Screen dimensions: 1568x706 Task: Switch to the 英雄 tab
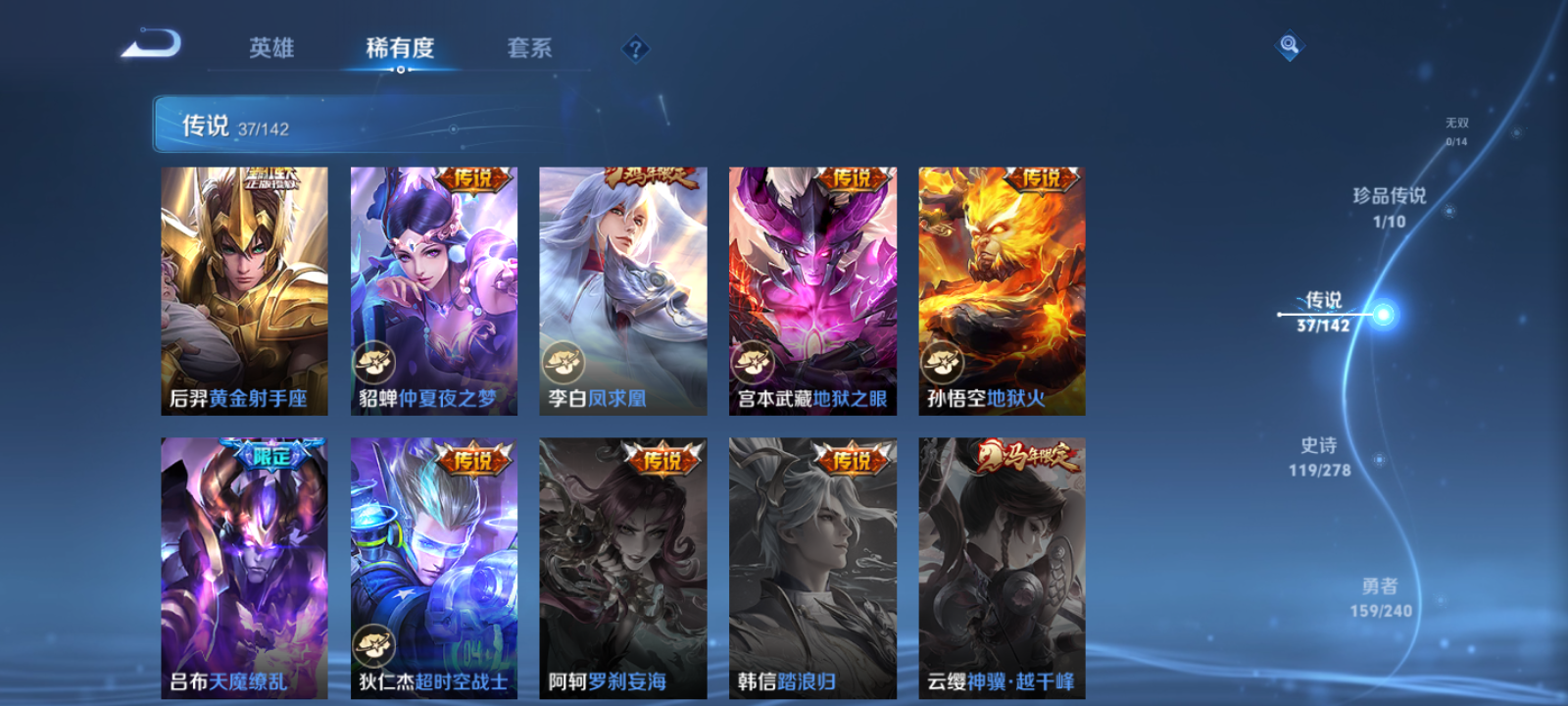271,48
